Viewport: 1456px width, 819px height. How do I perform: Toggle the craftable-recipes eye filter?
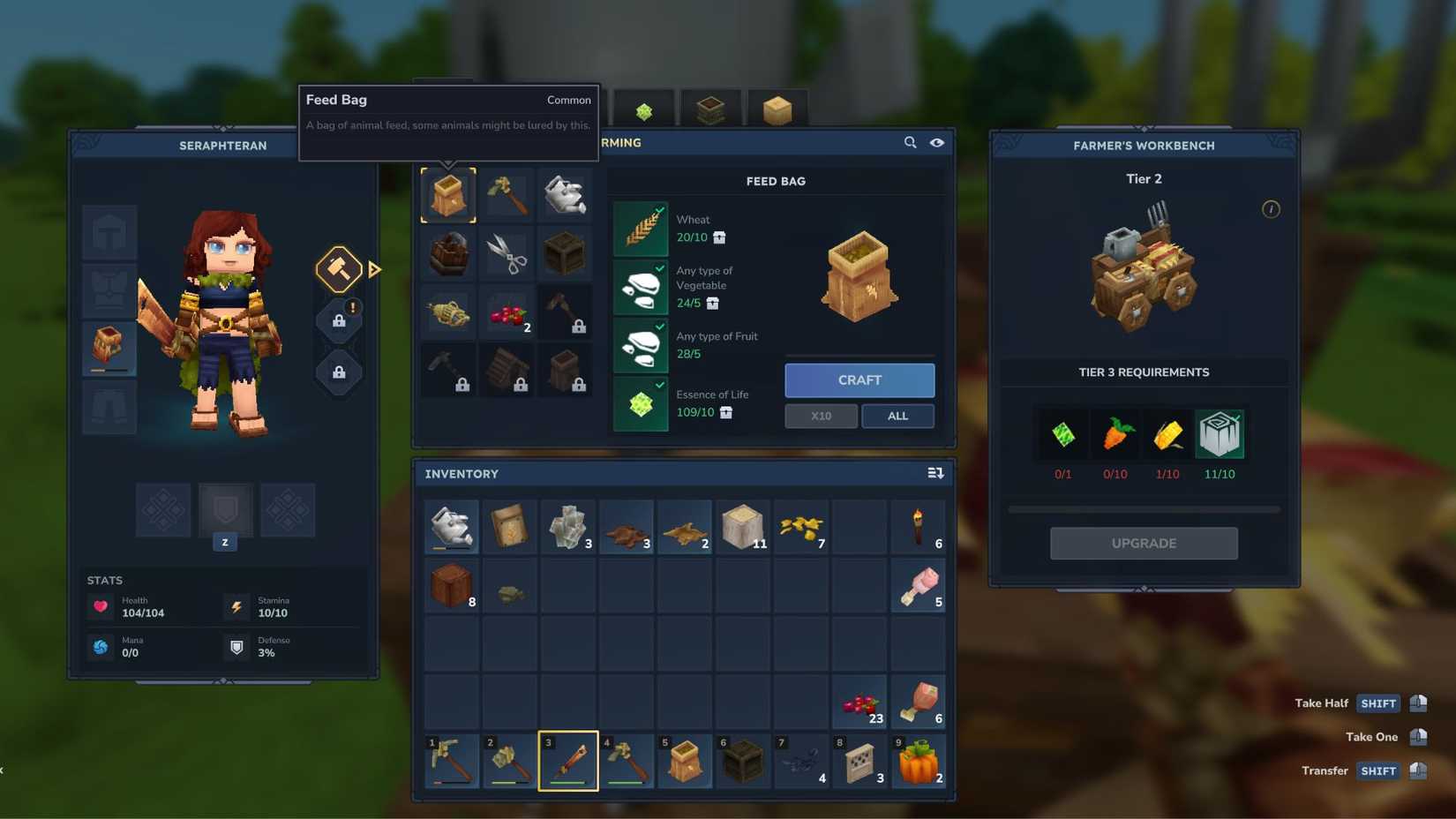click(x=937, y=142)
